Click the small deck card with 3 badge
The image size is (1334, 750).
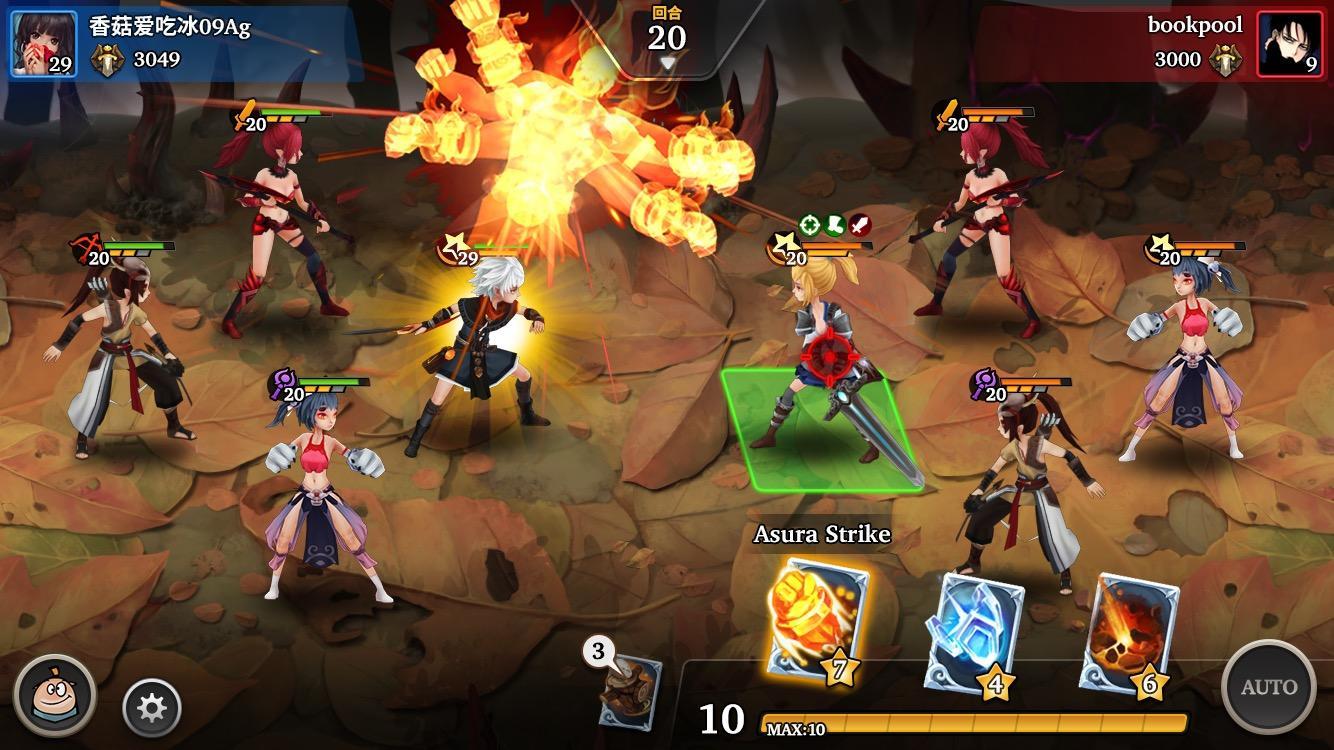[x=628, y=690]
